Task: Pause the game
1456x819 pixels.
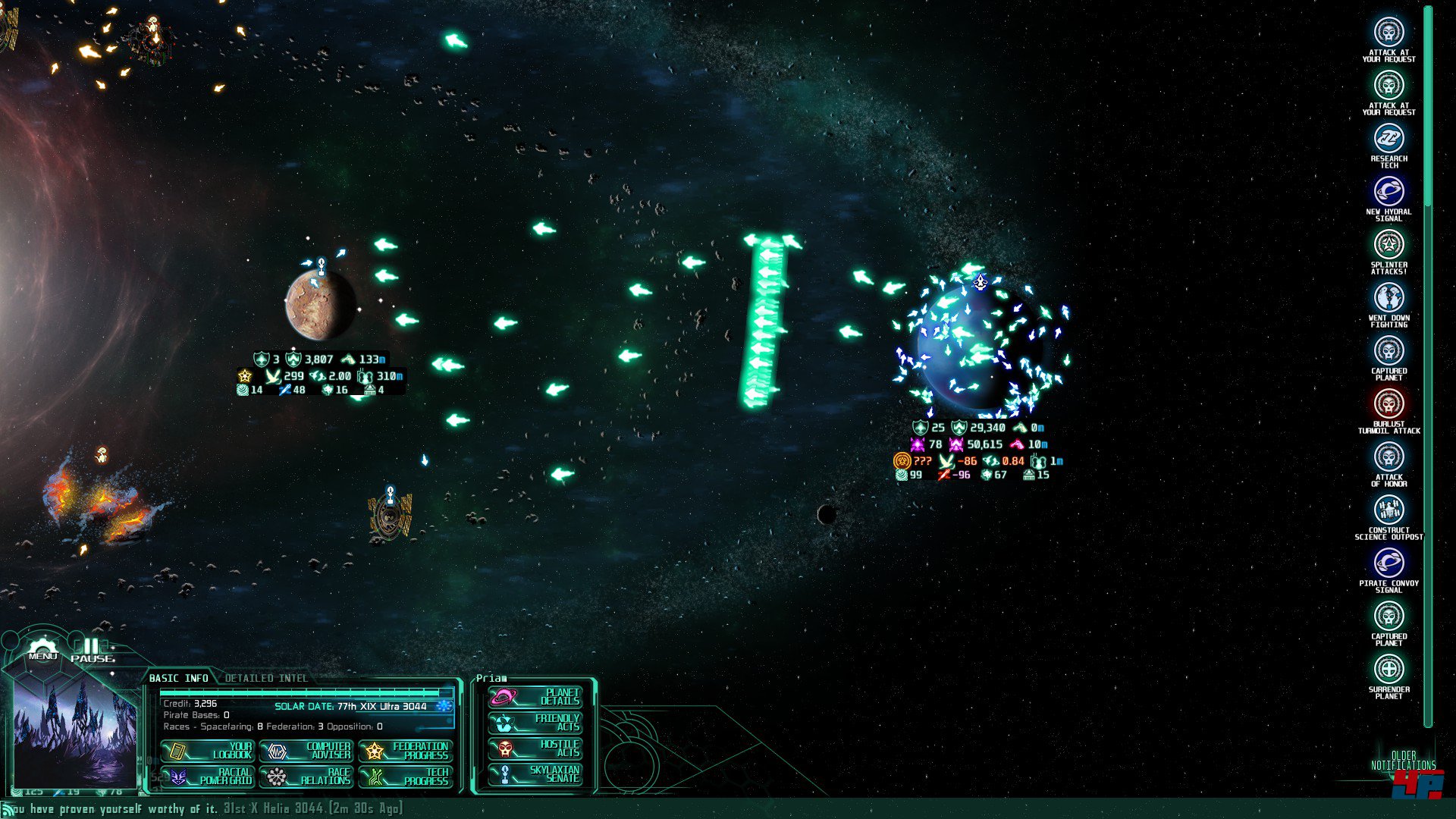Action: click(92, 650)
